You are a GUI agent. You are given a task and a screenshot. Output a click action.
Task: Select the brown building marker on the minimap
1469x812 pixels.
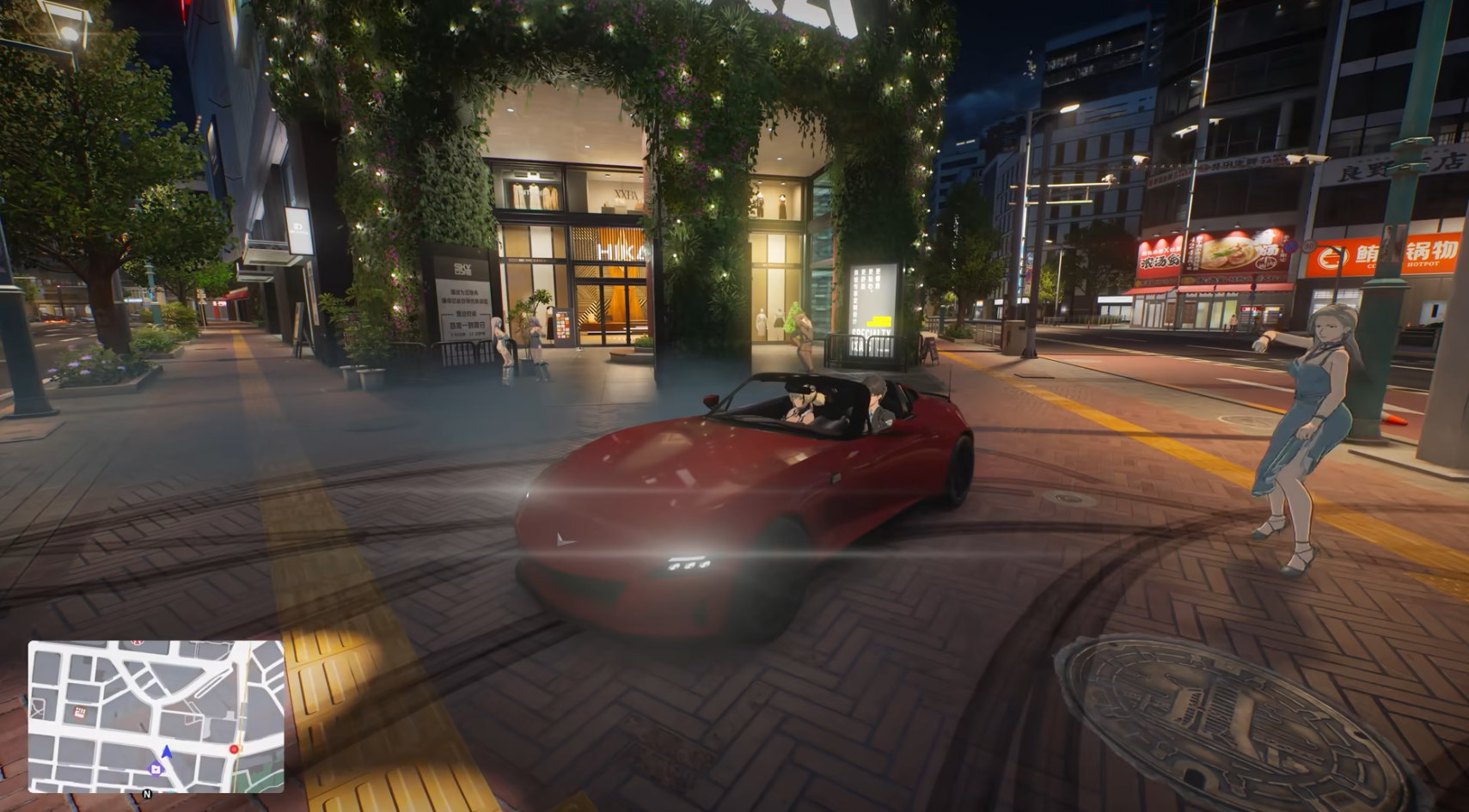pos(80,712)
